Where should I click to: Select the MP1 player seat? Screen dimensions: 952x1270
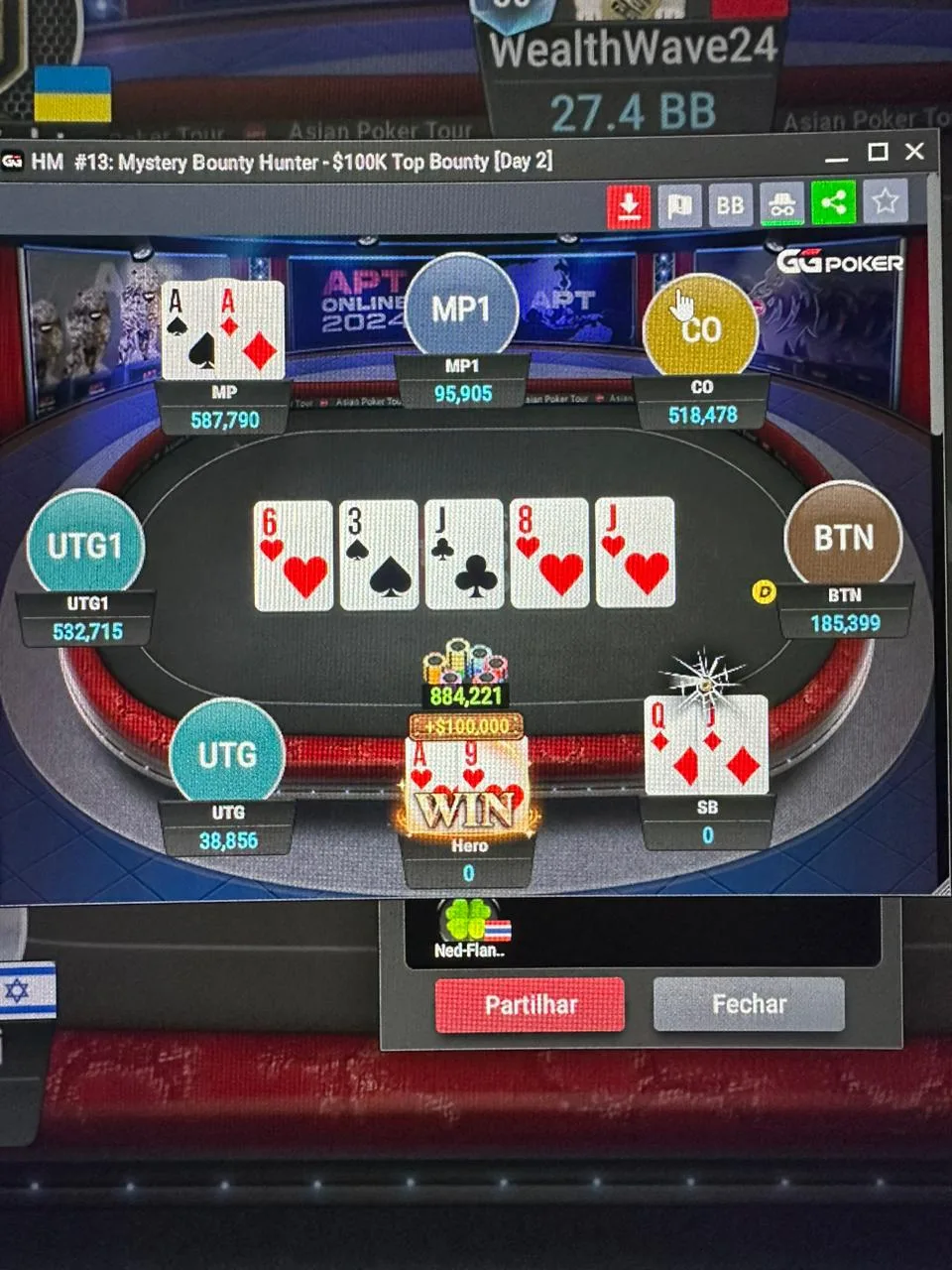click(461, 309)
